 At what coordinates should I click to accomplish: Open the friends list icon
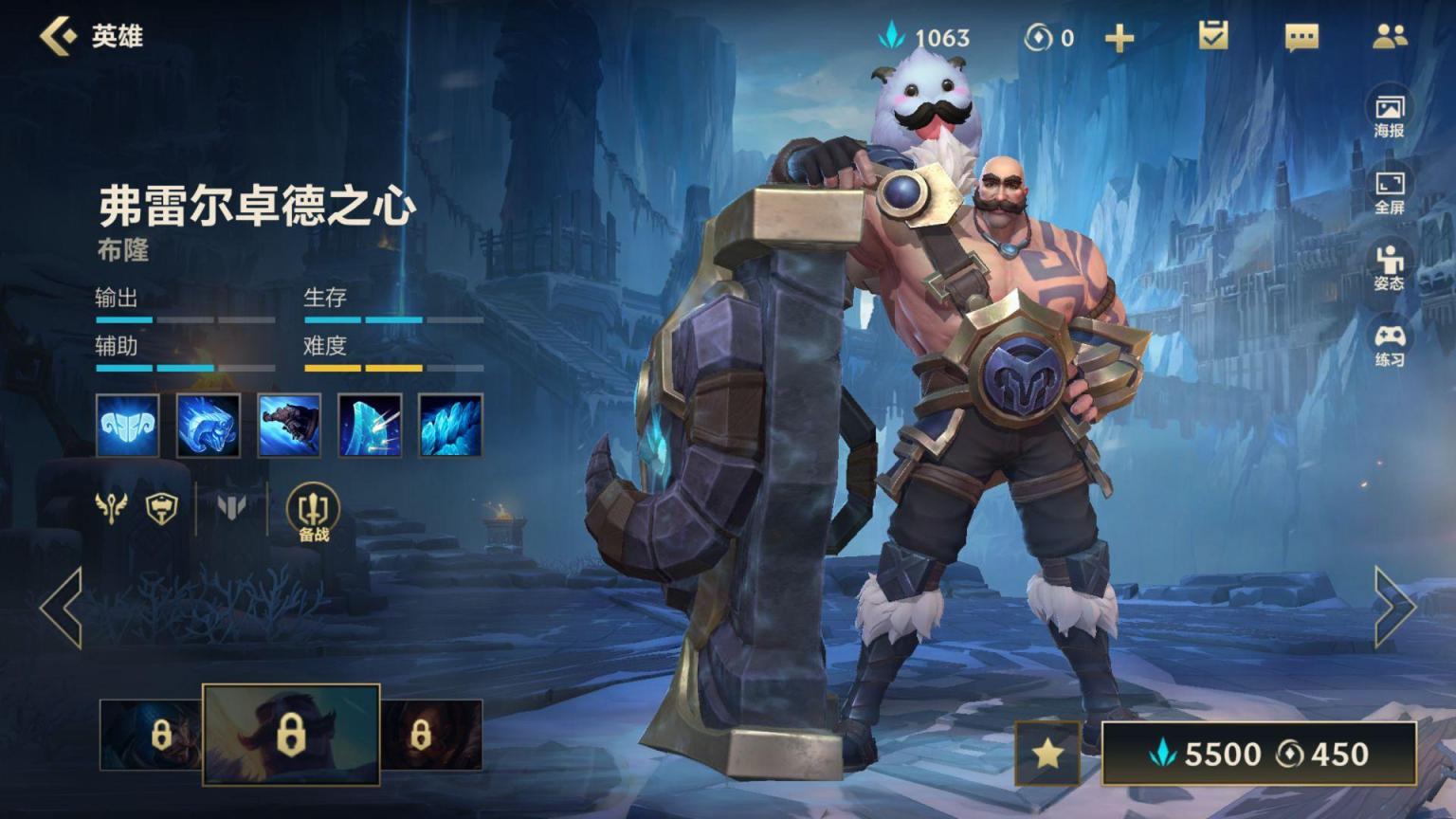click(1390, 36)
